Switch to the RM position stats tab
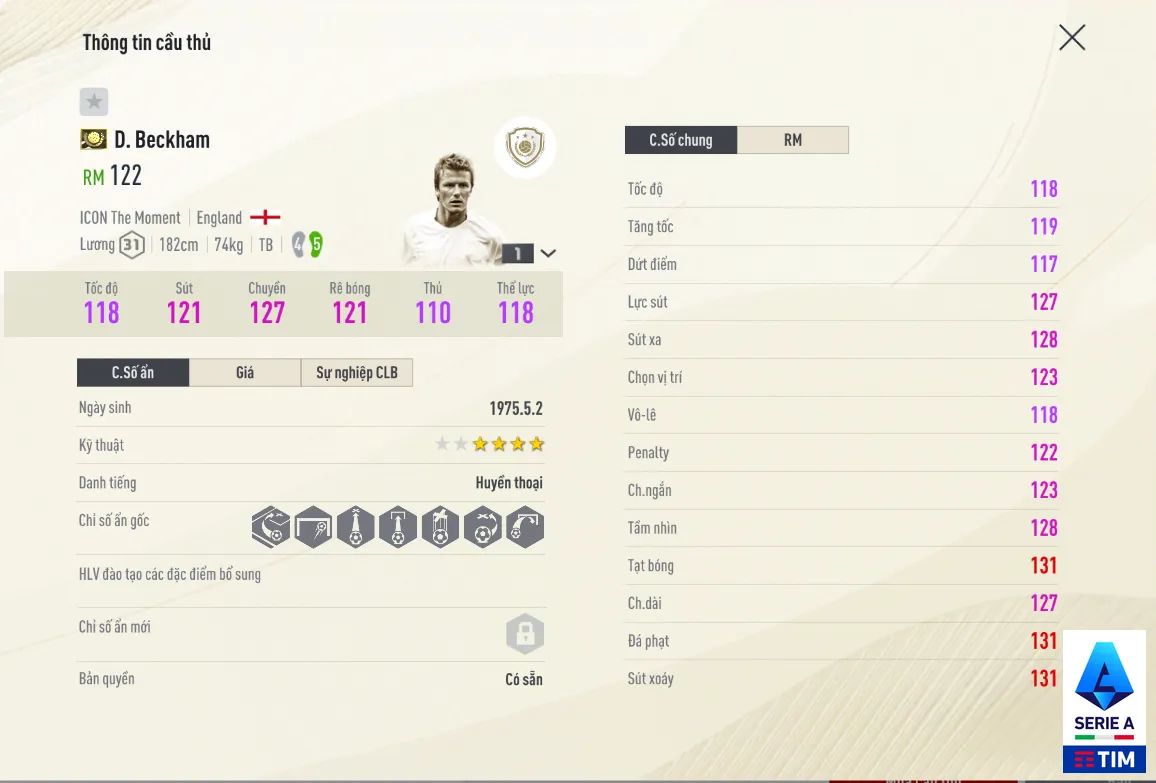This screenshot has height=783, width=1156. [x=793, y=140]
